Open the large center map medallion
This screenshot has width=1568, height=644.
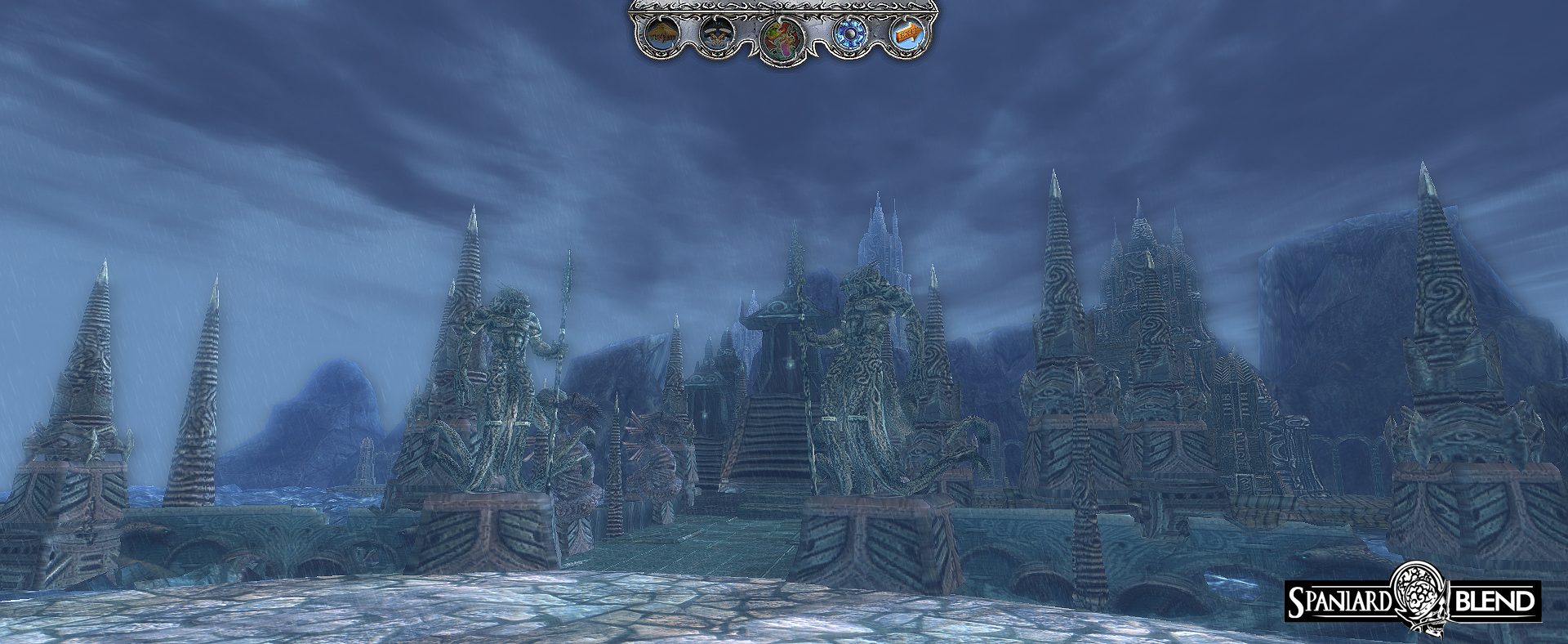pyautogui.click(x=782, y=38)
